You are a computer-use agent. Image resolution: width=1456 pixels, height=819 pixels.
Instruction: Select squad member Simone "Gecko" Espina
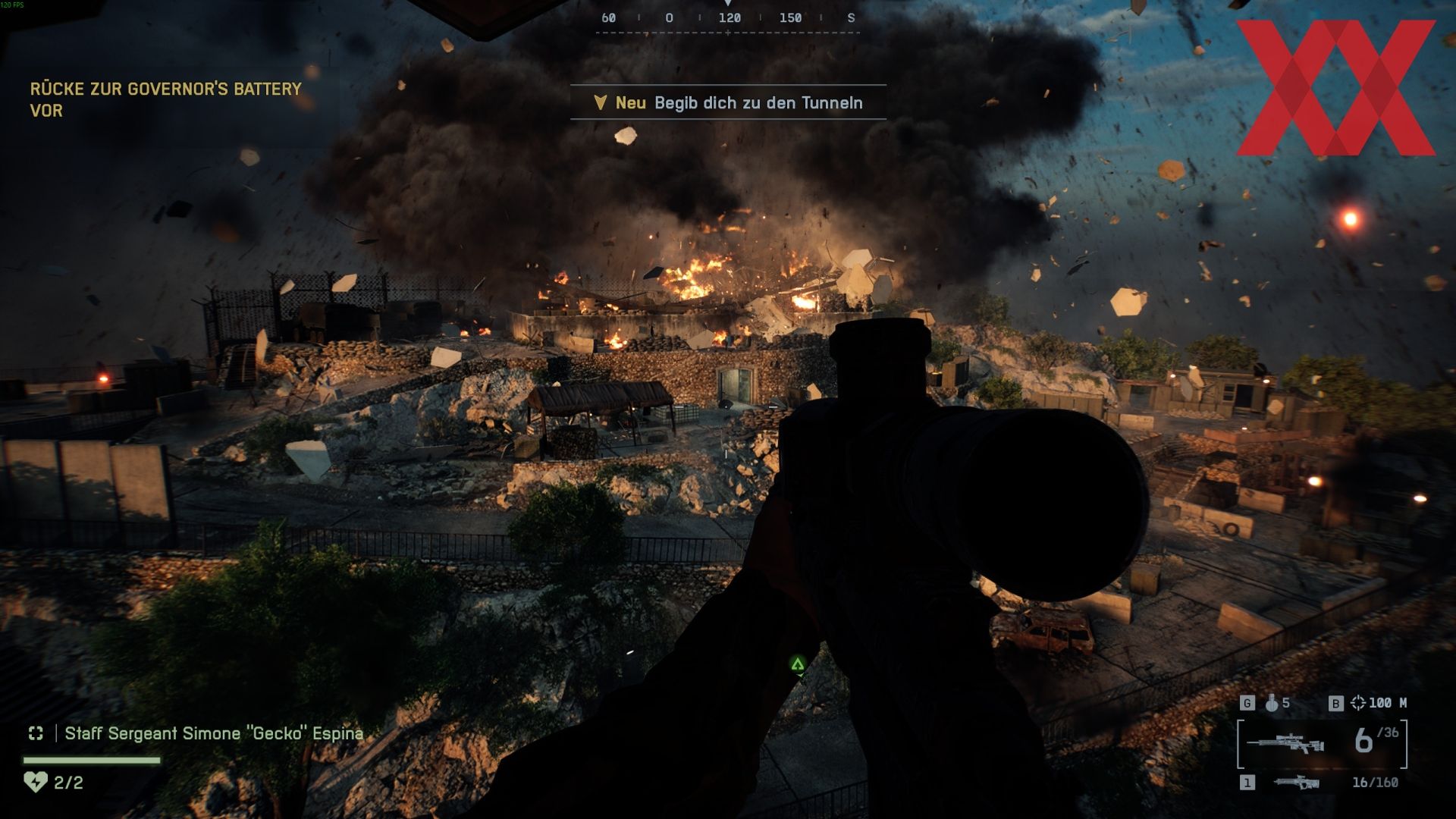pyautogui.click(x=213, y=733)
